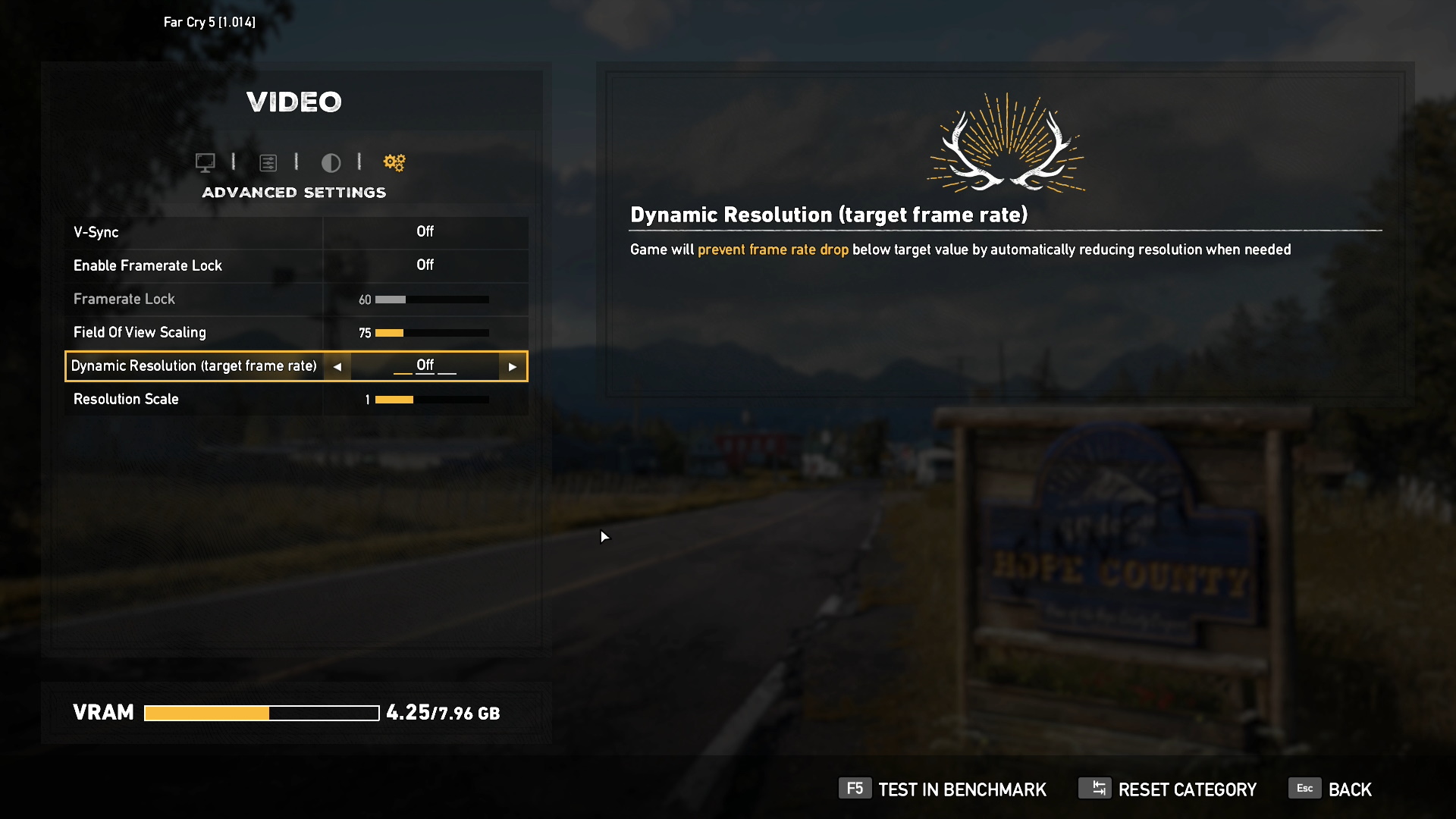Select the gears Advanced Settings tab
The width and height of the screenshot is (1456, 819).
point(394,162)
